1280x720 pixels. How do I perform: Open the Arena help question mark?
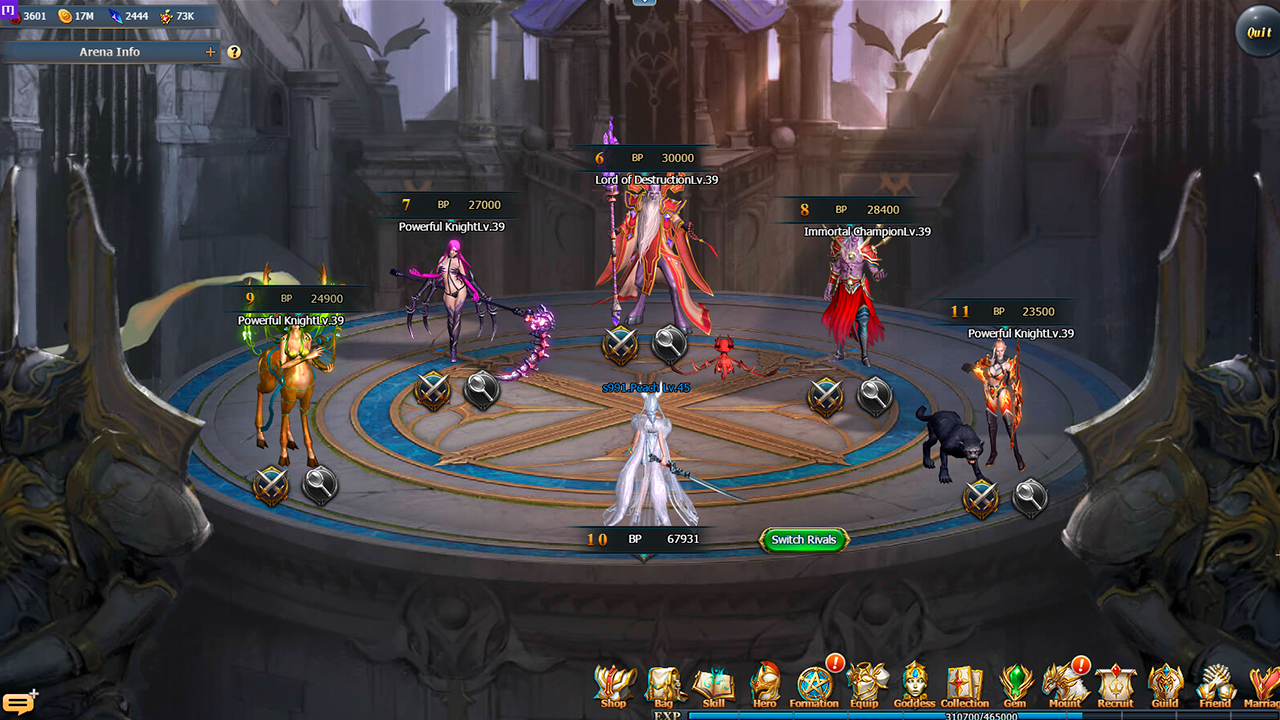point(233,51)
